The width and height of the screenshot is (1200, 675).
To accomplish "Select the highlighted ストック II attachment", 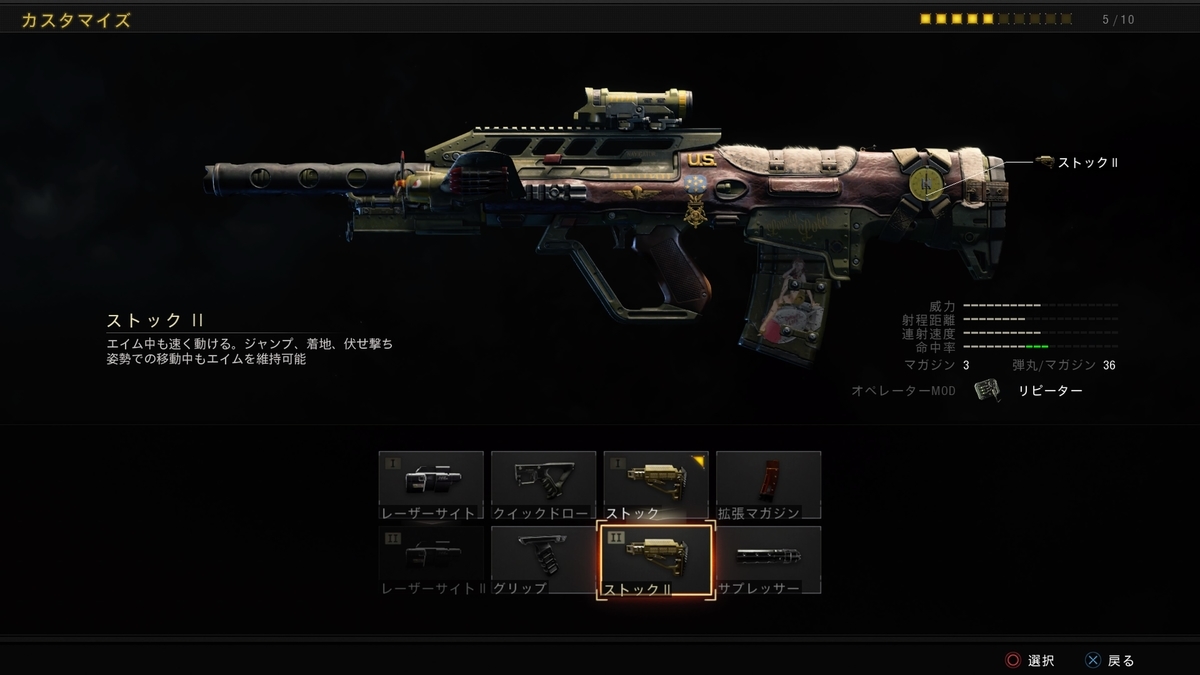I will 655,560.
